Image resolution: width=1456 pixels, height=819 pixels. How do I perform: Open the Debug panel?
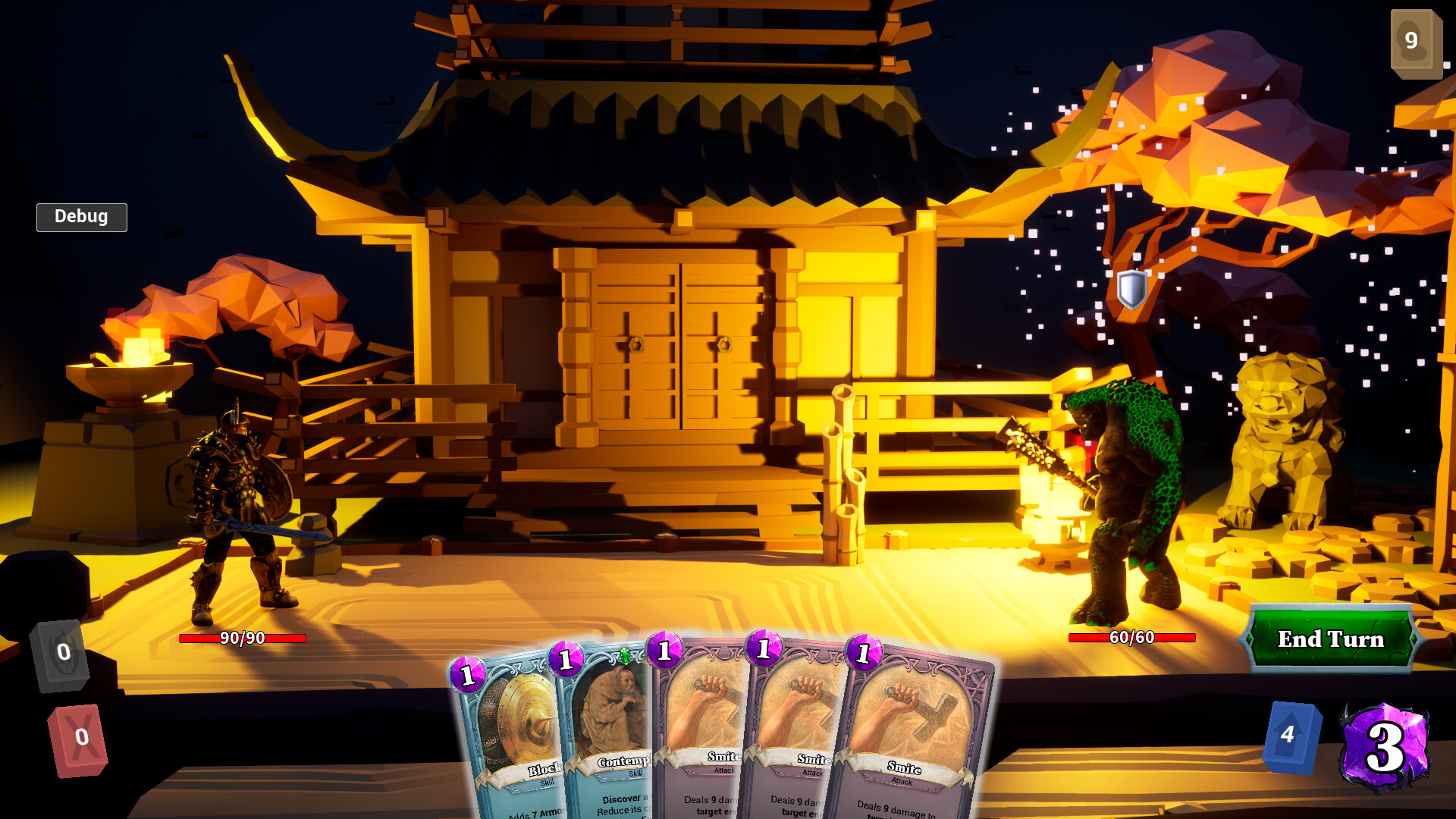click(81, 217)
